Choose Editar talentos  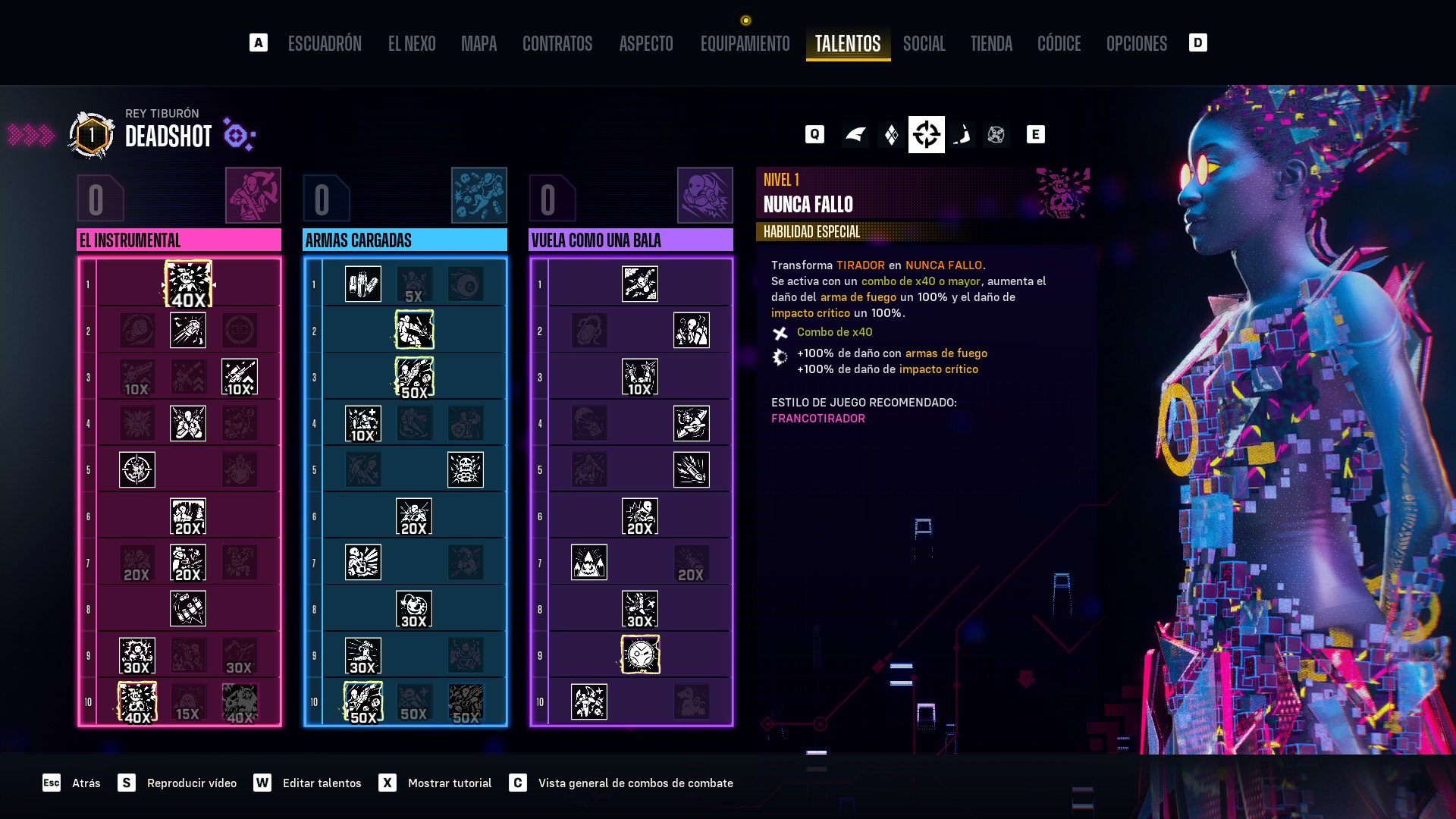[322, 783]
